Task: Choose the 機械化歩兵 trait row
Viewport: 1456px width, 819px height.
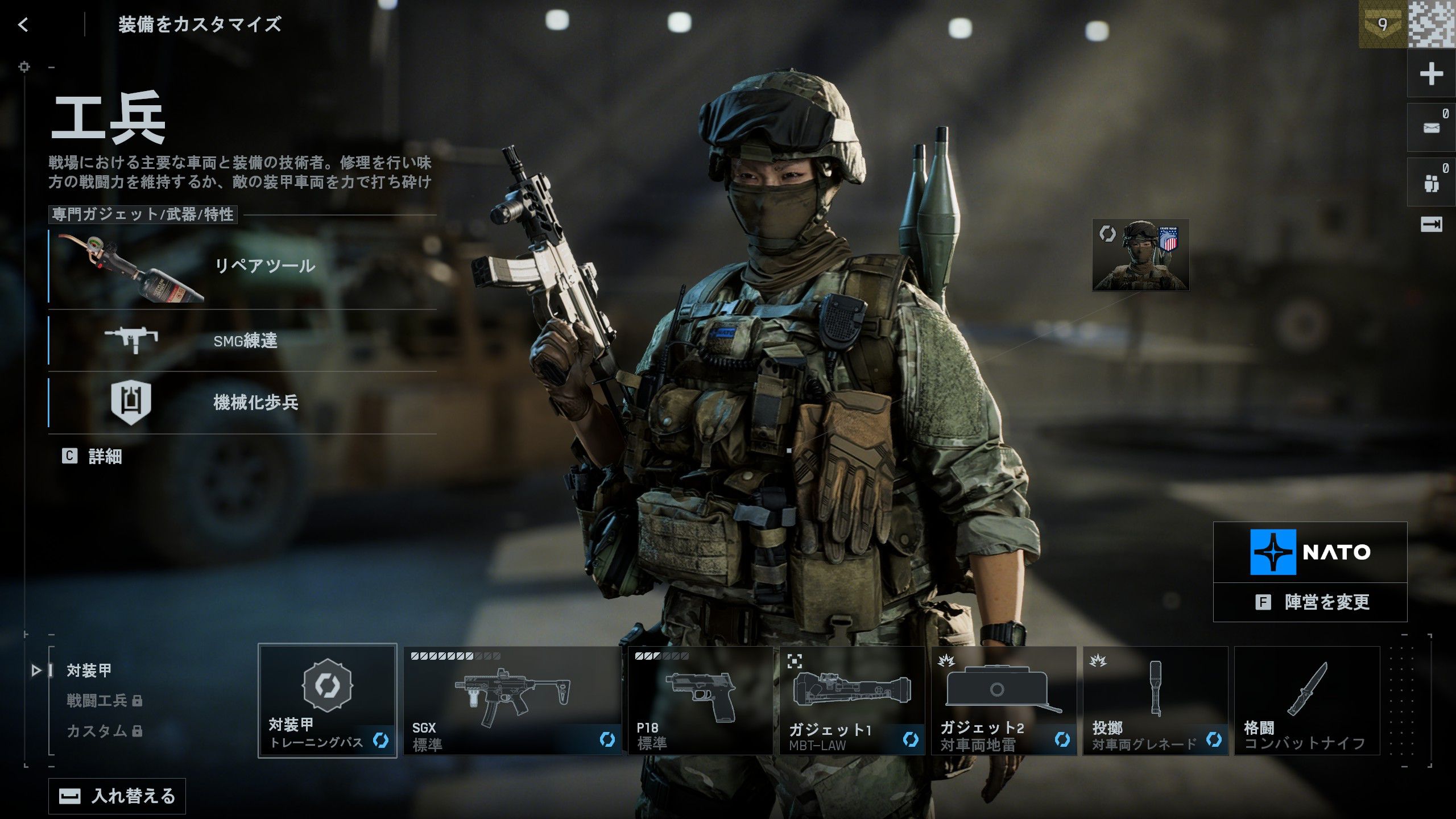Action: (x=242, y=402)
